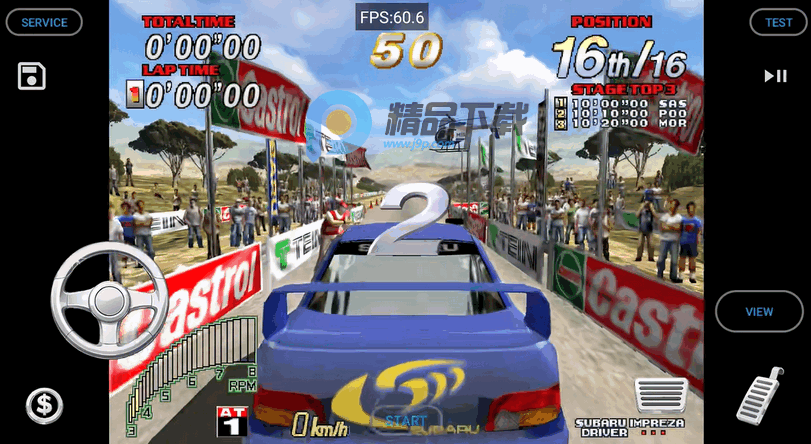Insert a coin with the dollar icon
The width and height of the screenshot is (811, 444).
click(x=44, y=405)
